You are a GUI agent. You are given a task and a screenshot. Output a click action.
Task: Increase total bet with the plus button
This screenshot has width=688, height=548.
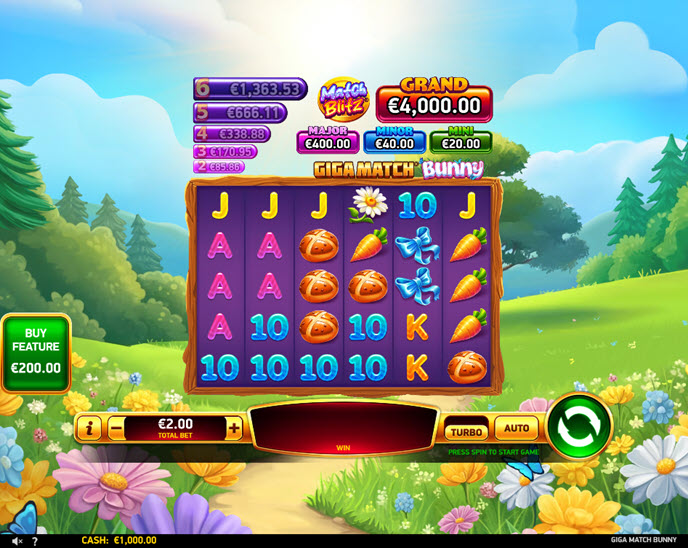pyautogui.click(x=234, y=429)
